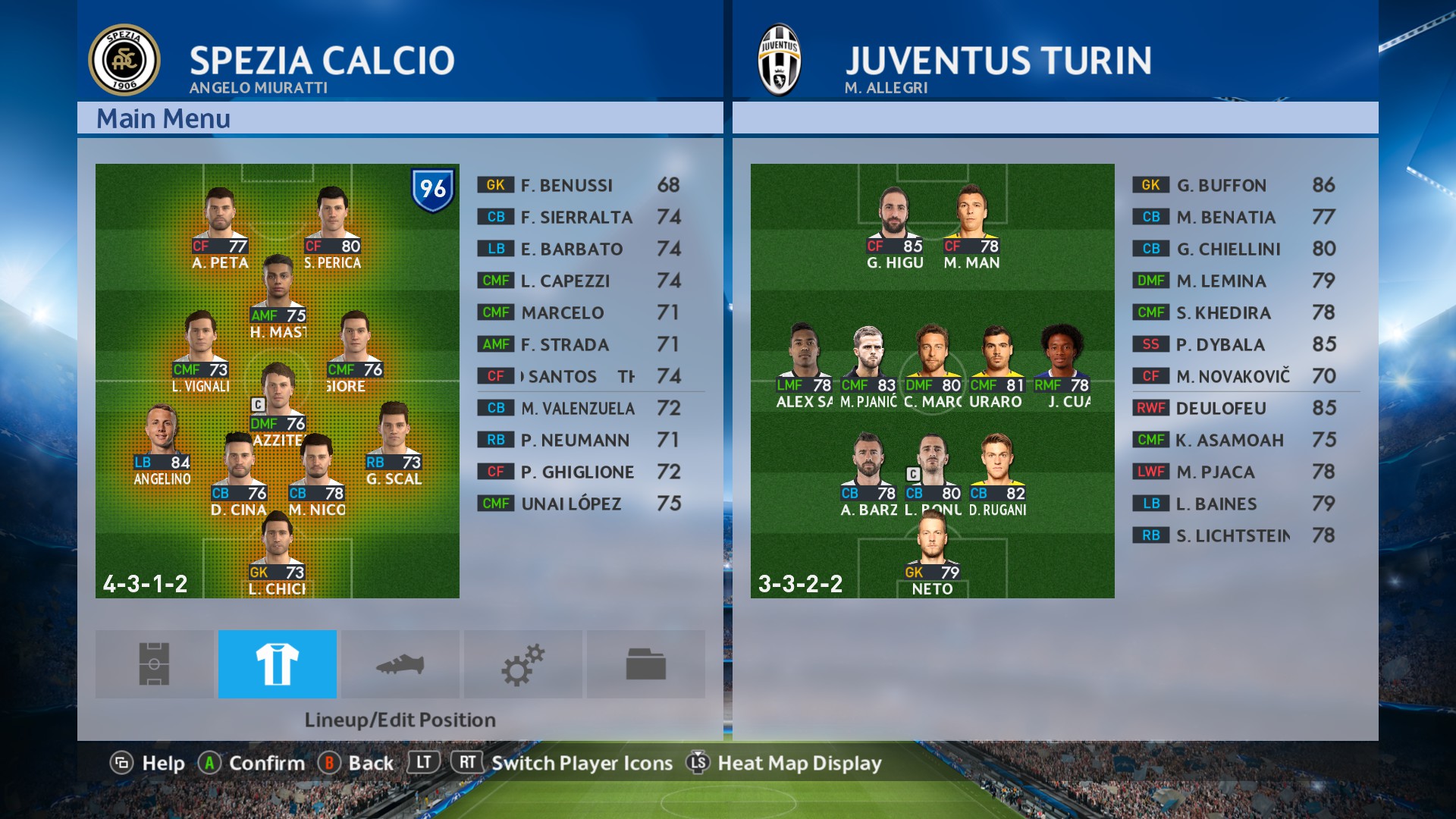Screen dimensions: 1456x819
Task: Choose M. Pjanic on Juventus pitch
Action: coord(868,368)
